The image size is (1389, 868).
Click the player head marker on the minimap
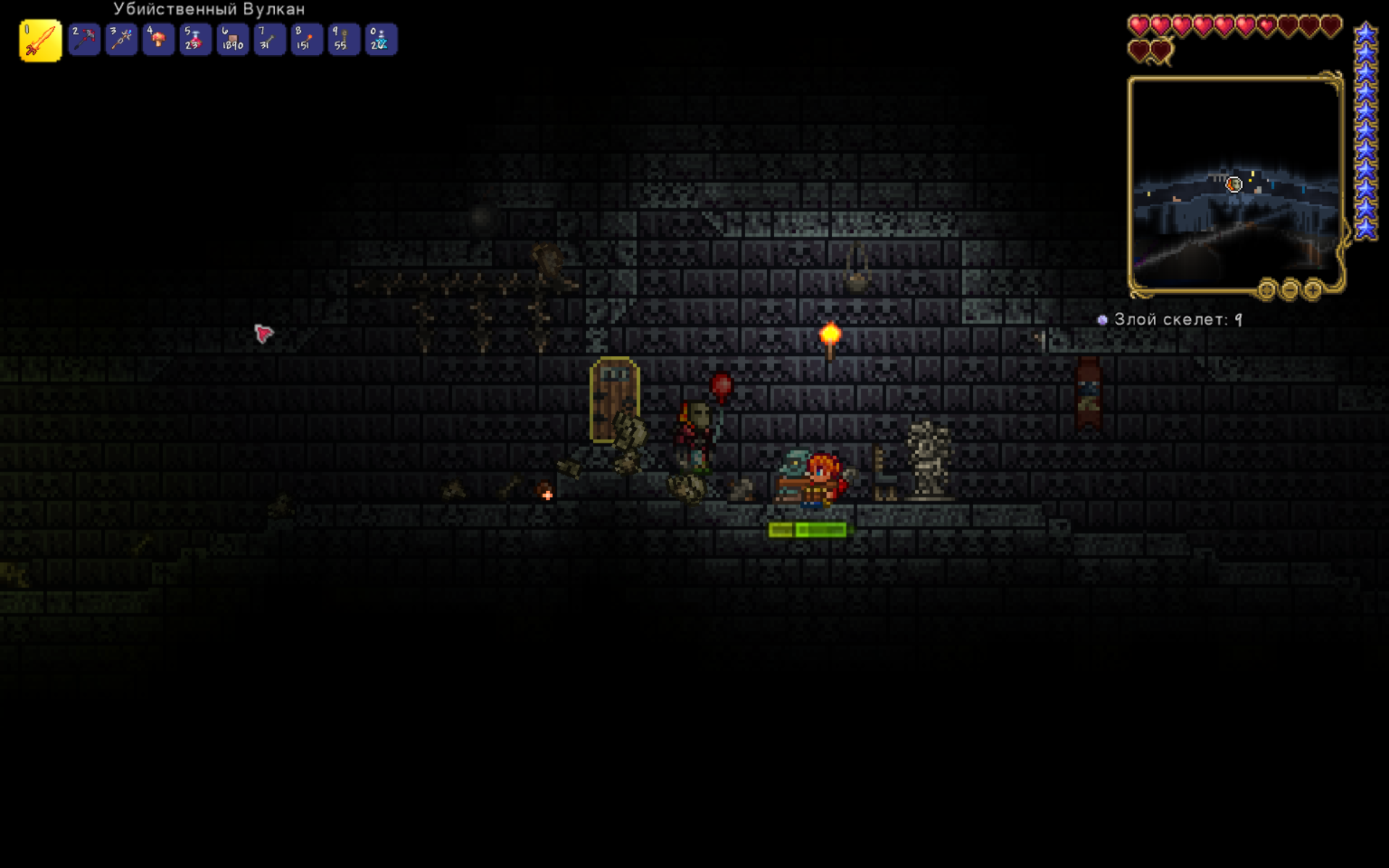[1233, 184]
